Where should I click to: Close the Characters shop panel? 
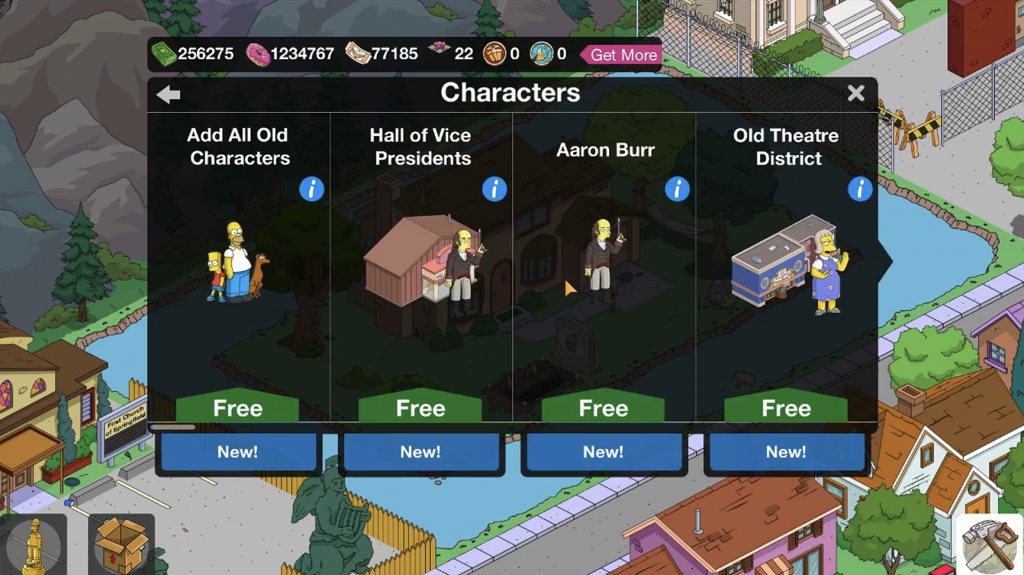point(856,93)
